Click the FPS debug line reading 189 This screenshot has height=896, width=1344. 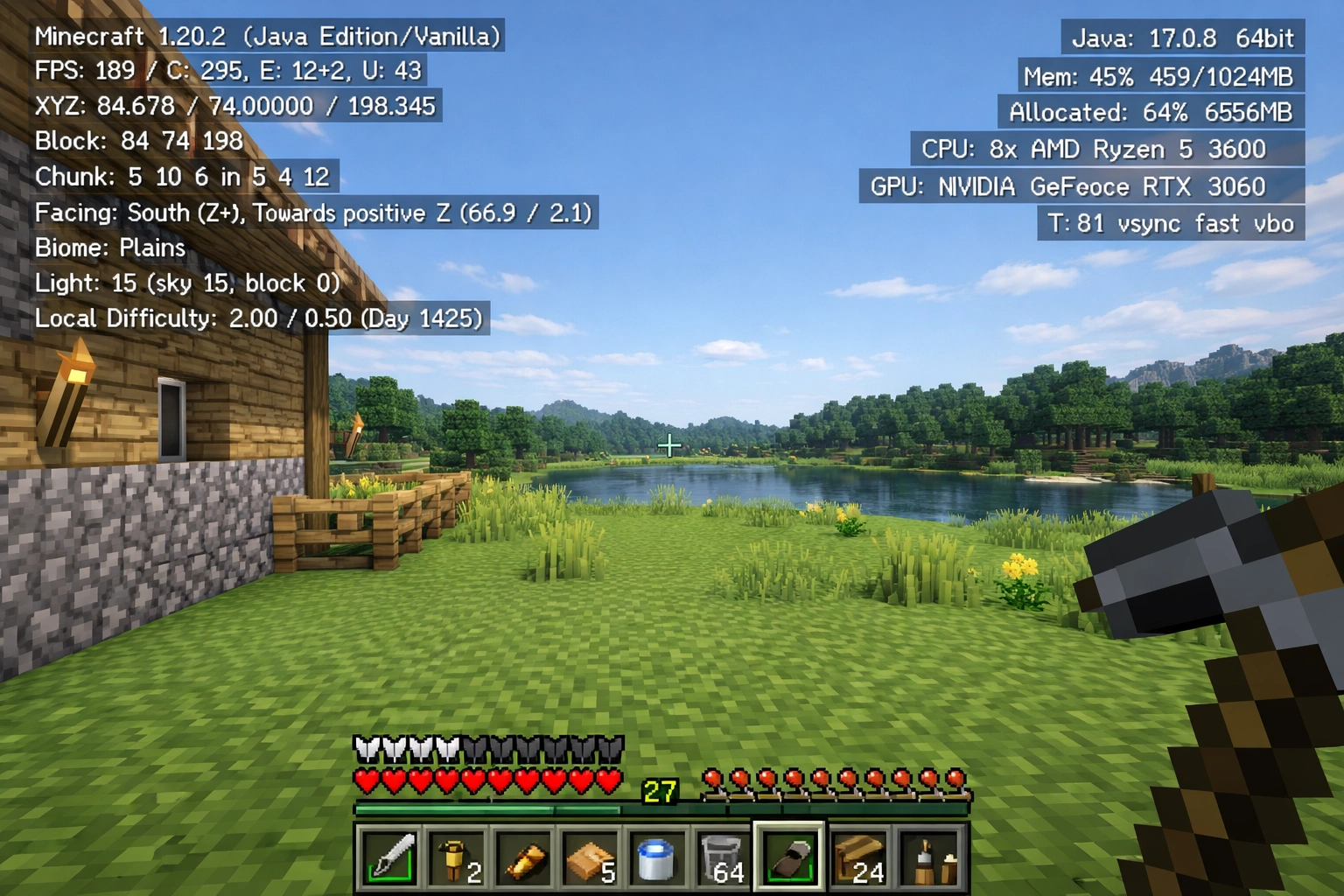click(x=227, y=71)
